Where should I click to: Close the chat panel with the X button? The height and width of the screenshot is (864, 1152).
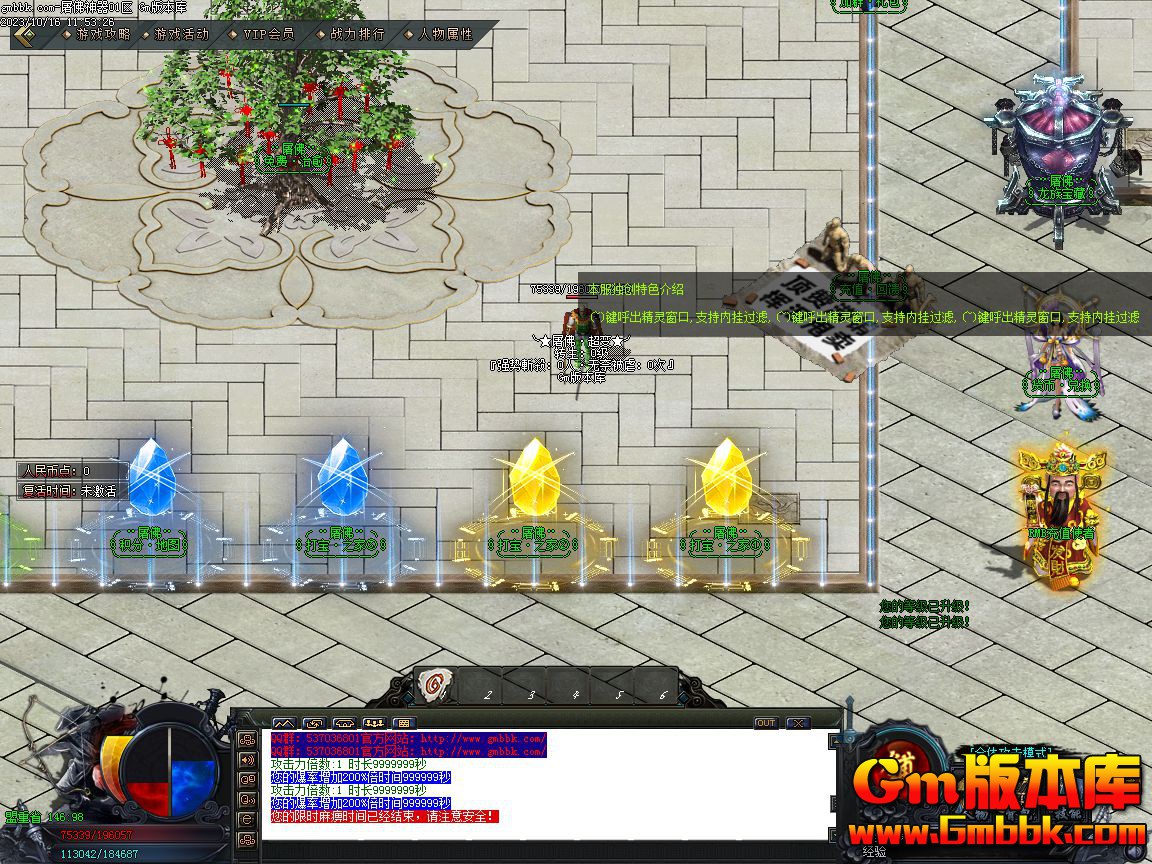(797, 722)
